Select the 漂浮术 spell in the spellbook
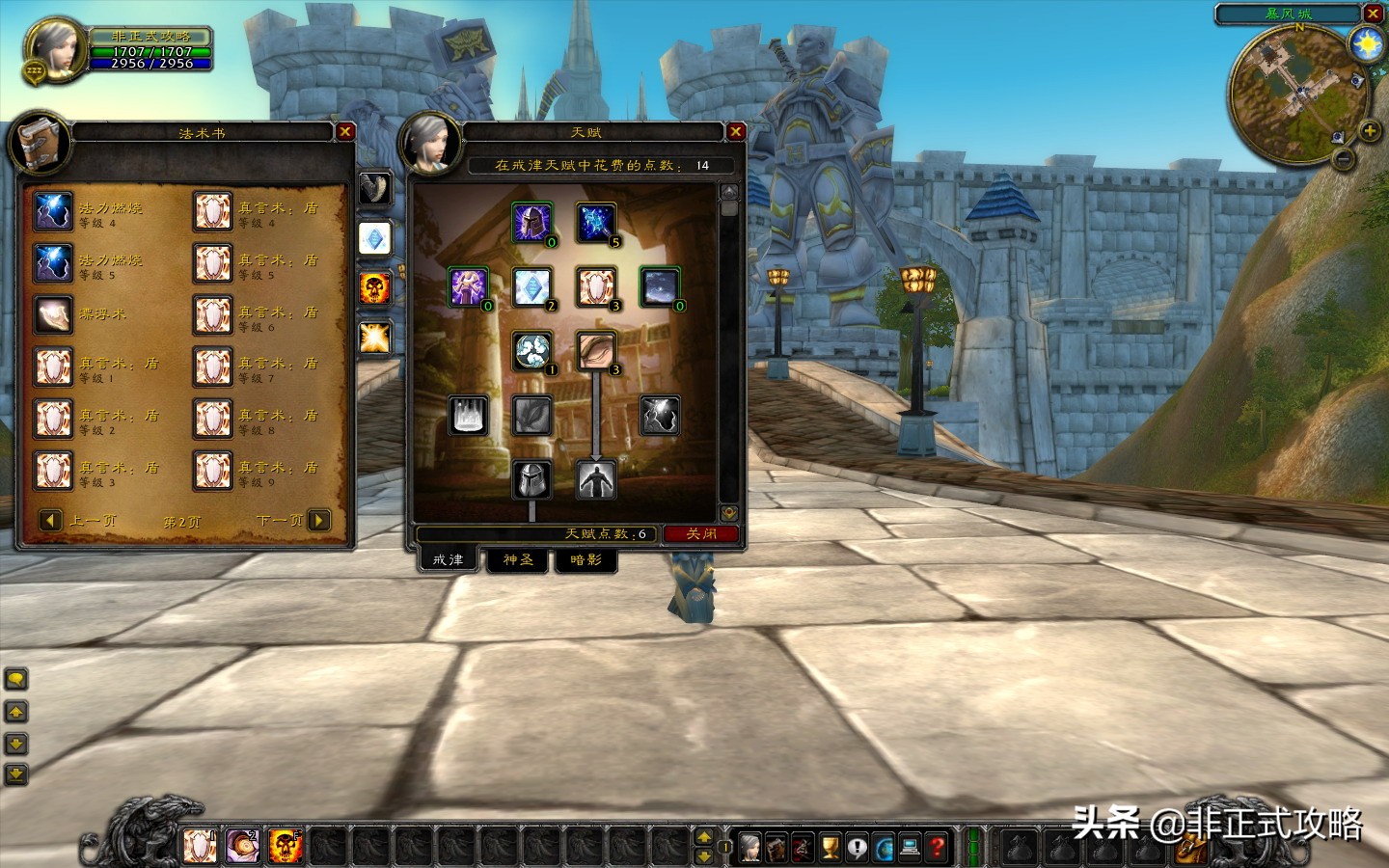This screenshot has height=868, width=1389. (54, 314)
